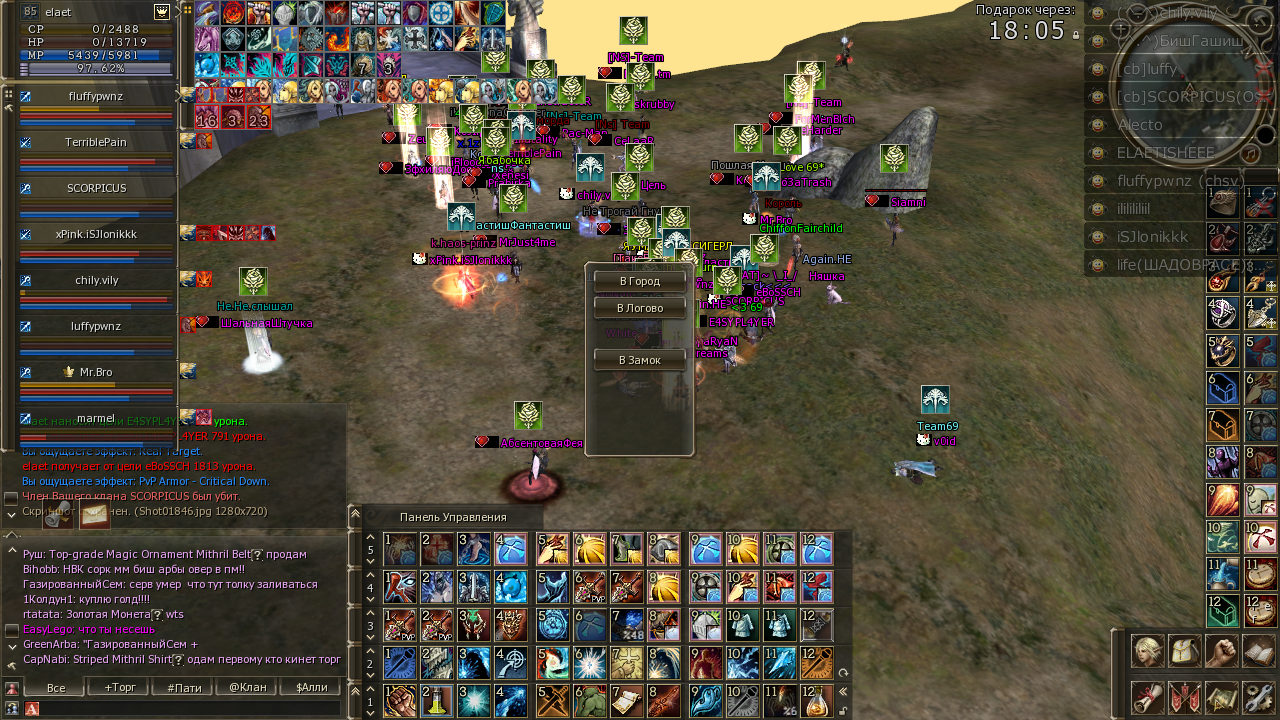
Task: Switch to the +Торг chat tab
Action: [x=120, y=688]
